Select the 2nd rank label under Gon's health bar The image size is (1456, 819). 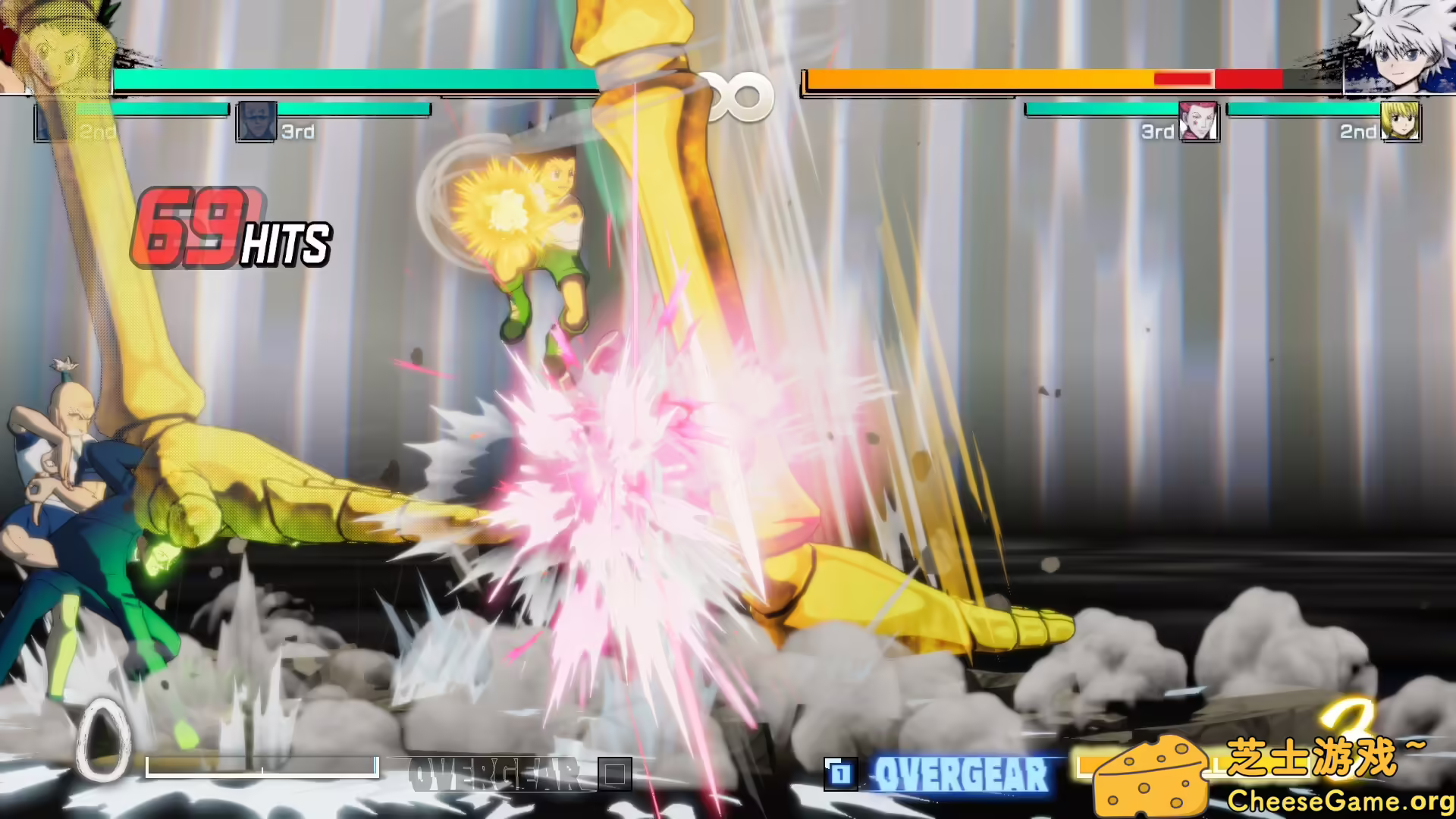coord(97,132)
